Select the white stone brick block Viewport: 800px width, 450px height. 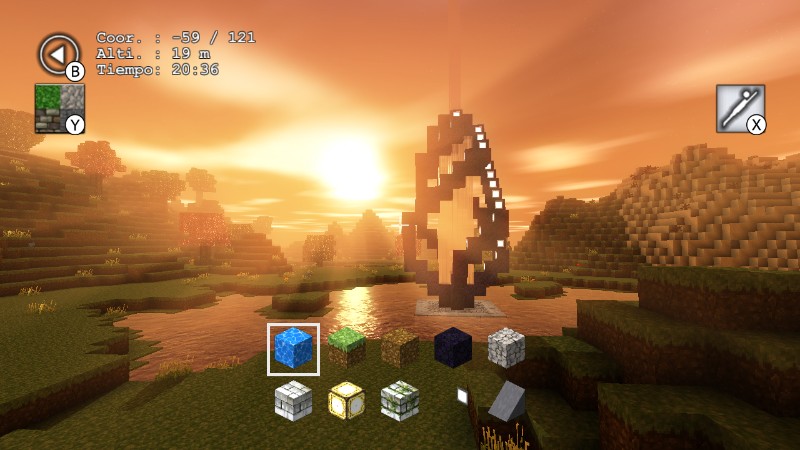point(293,401)
